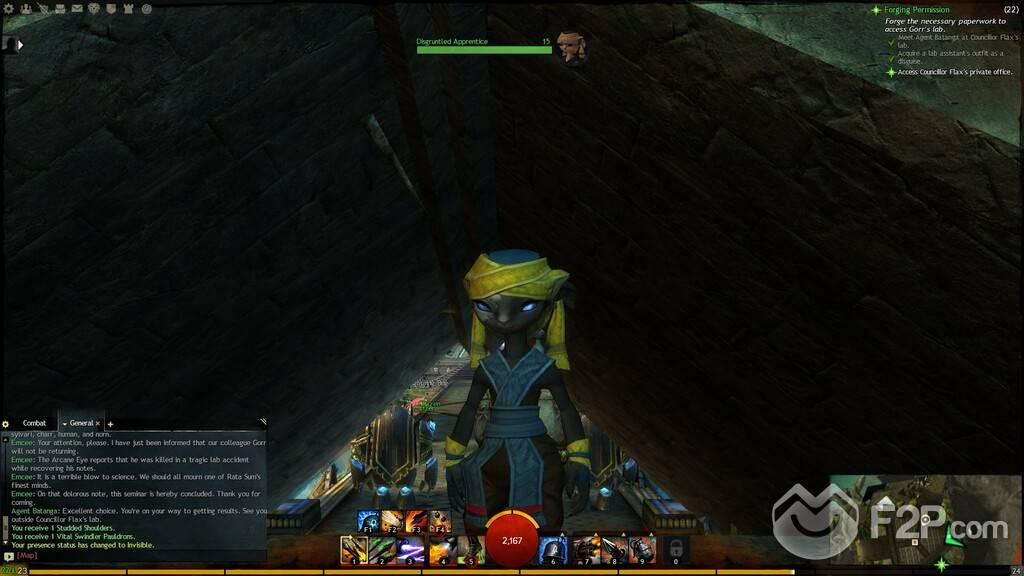
Task: Open the mail envelope icon
Action: 76,9
